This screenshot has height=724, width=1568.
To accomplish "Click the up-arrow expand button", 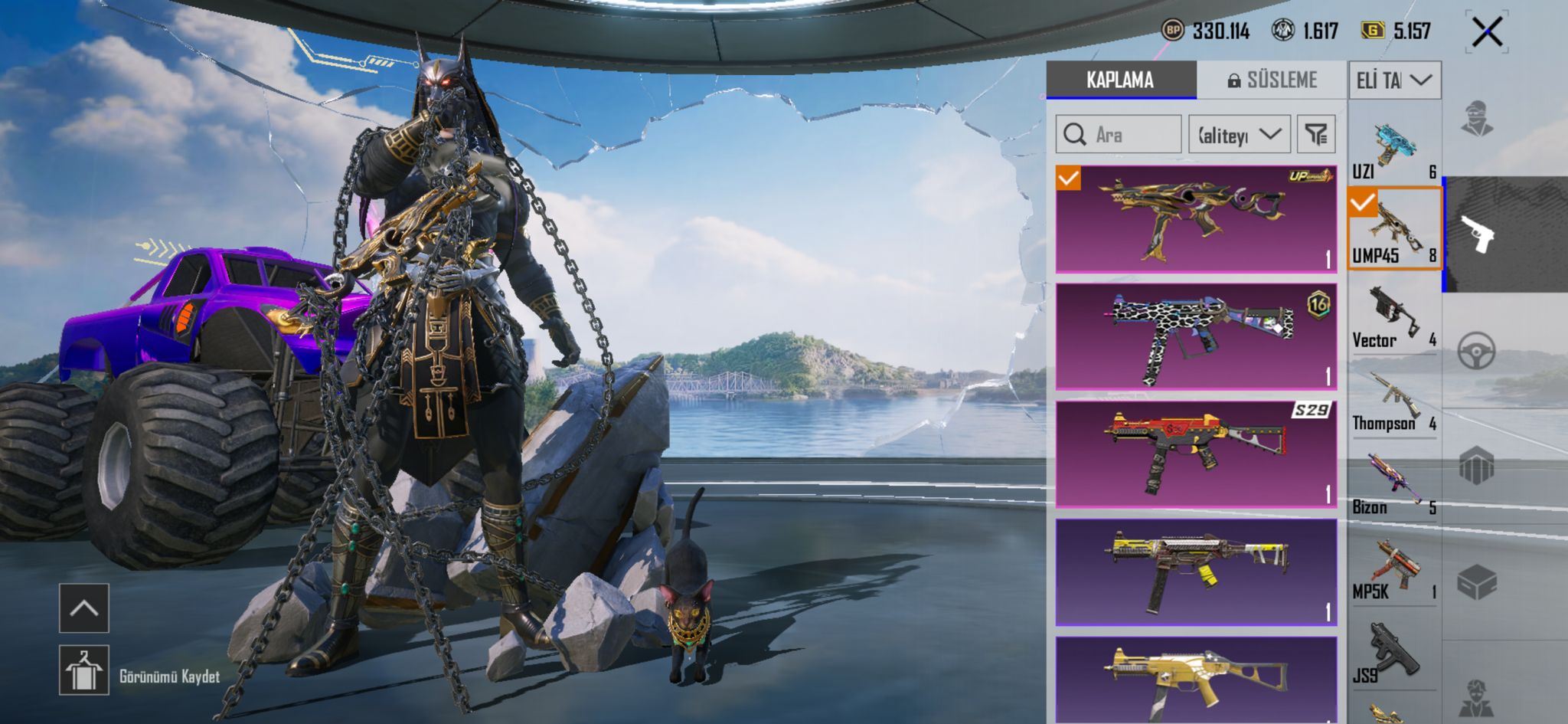I will (x=84, y=608).
